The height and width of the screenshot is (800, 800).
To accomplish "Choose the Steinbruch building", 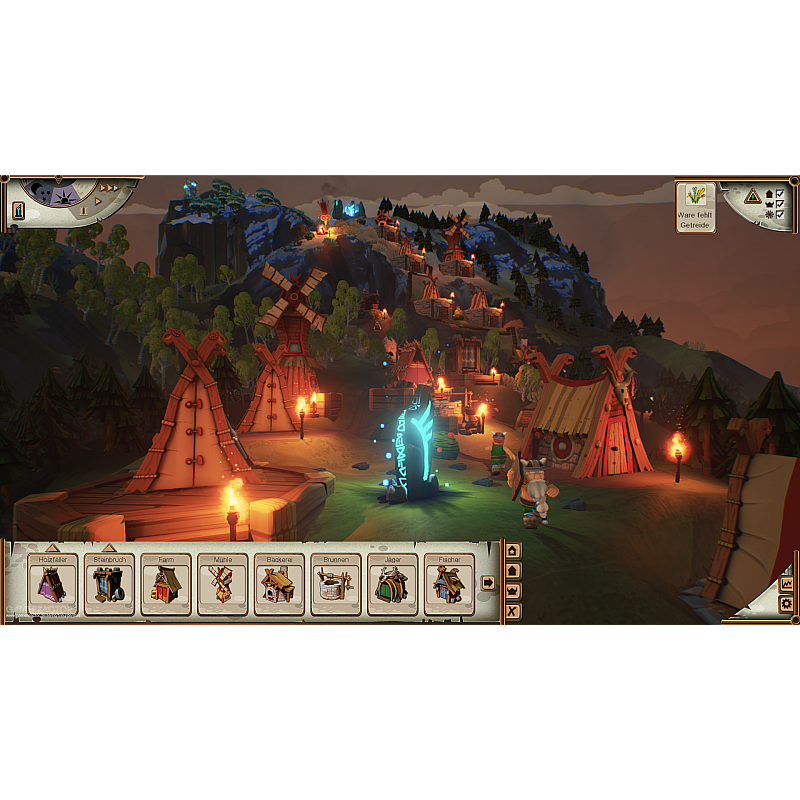I will 109,582.
